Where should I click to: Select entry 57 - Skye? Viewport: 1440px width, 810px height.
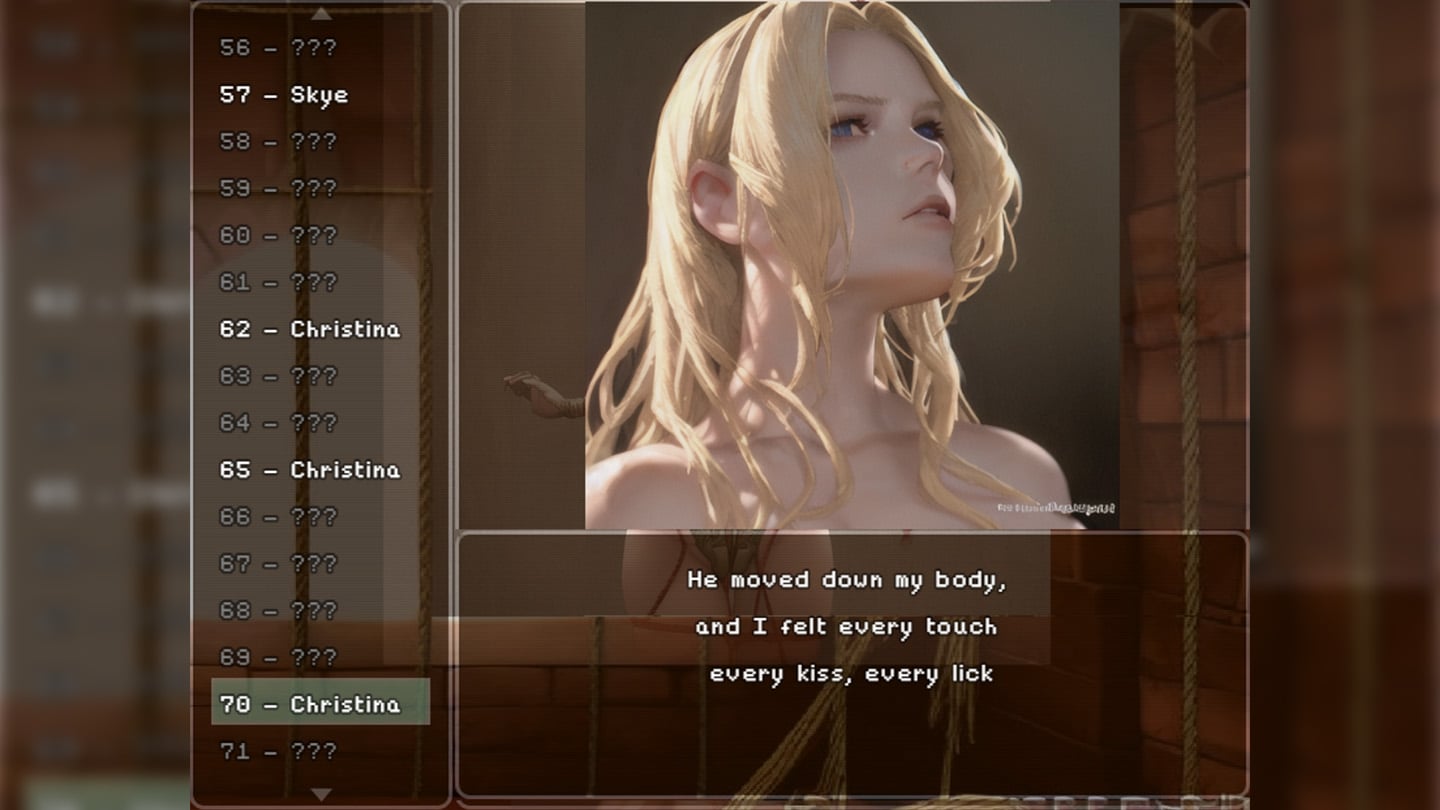tap(284, 95)
